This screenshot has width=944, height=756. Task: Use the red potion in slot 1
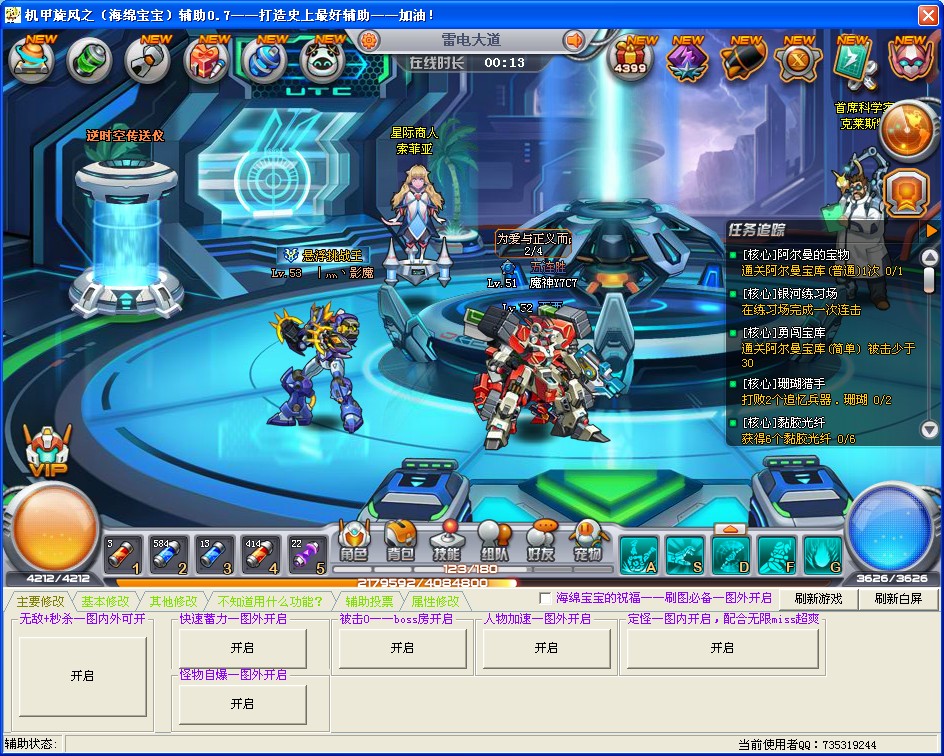coord(124,556)
